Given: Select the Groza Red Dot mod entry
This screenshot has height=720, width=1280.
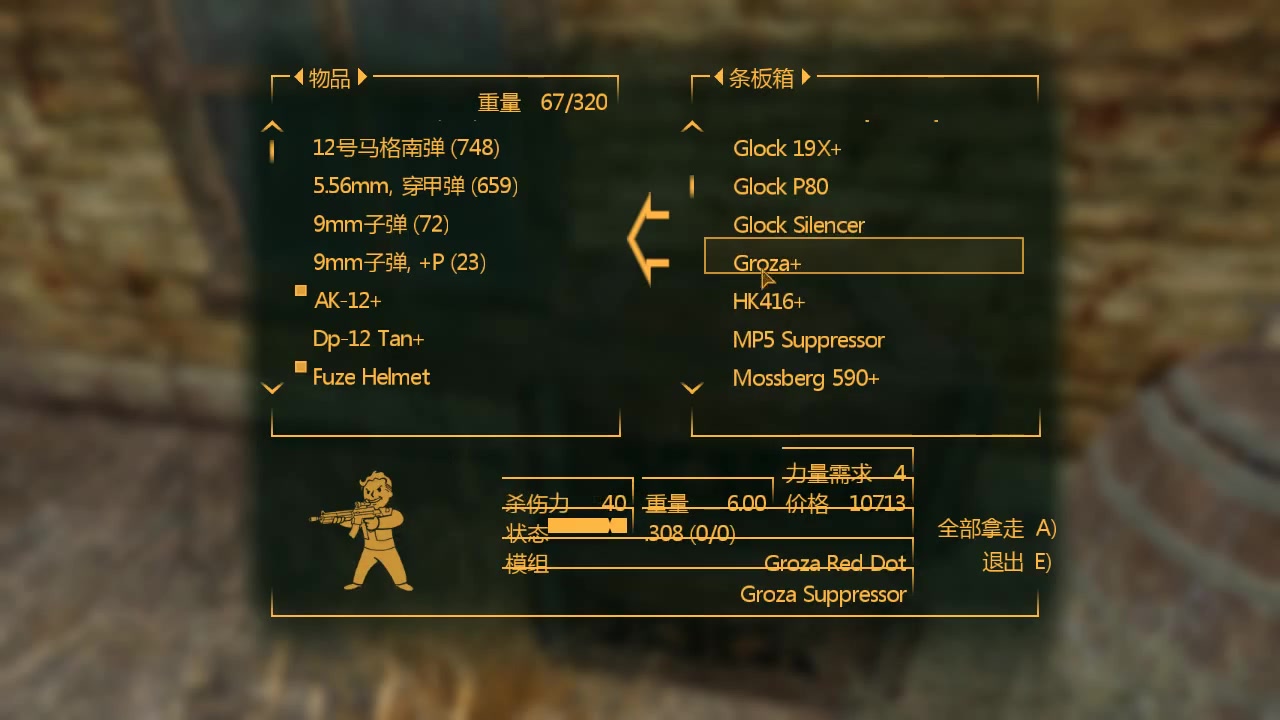Looking at the screenshot, I should click(836, 563).
